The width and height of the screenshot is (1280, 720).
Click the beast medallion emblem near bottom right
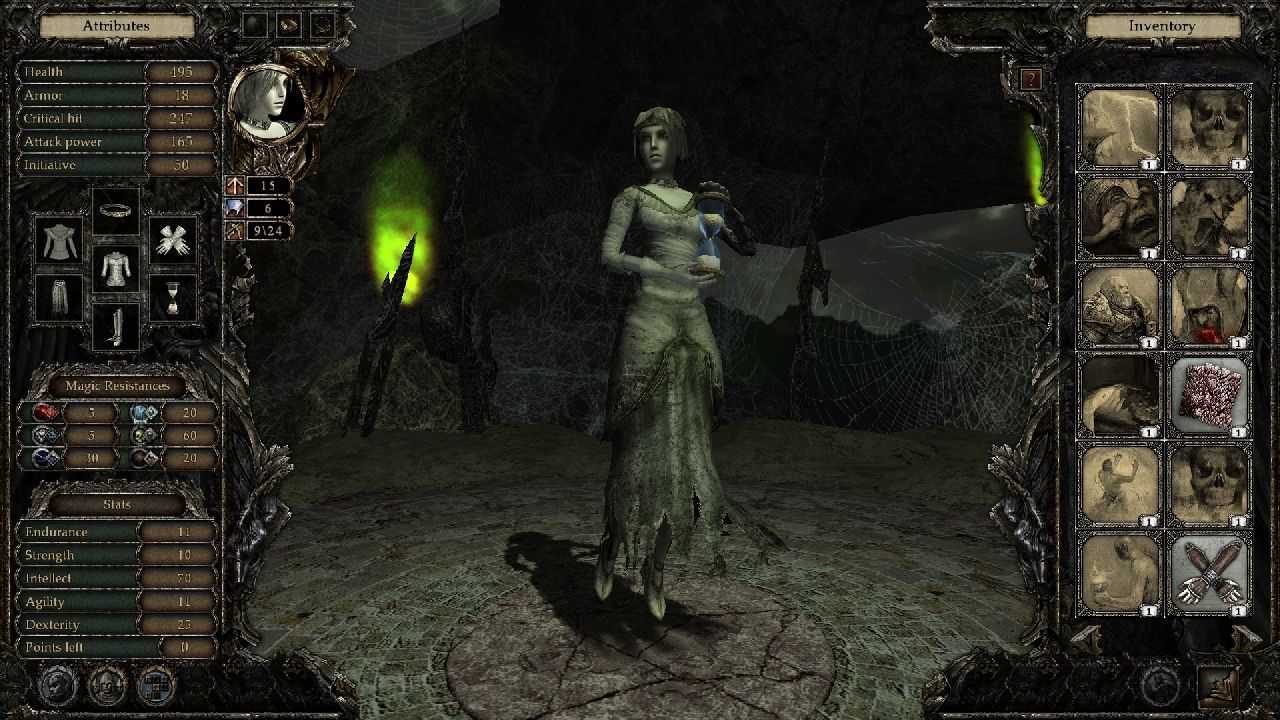[x=1158, y=686]
